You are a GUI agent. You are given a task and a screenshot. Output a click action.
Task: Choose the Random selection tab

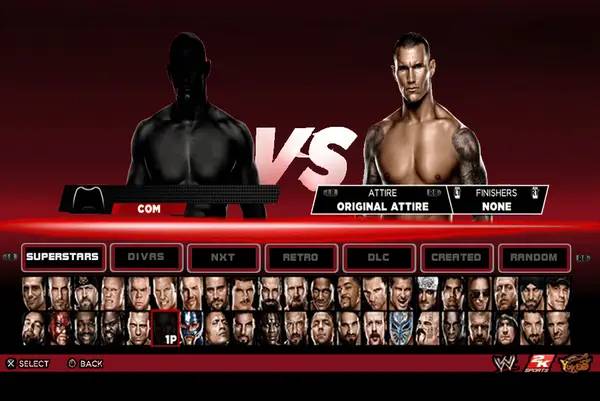[534, 258]
